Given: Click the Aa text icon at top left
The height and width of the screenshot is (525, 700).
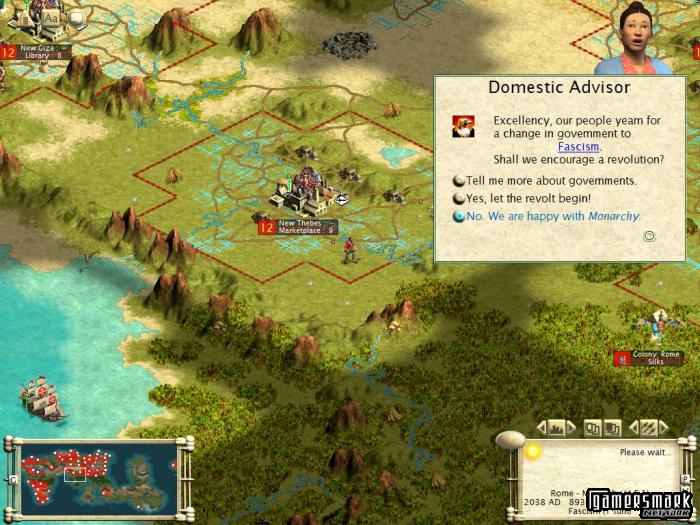Looking at the screenshot, I should [50, 17].
